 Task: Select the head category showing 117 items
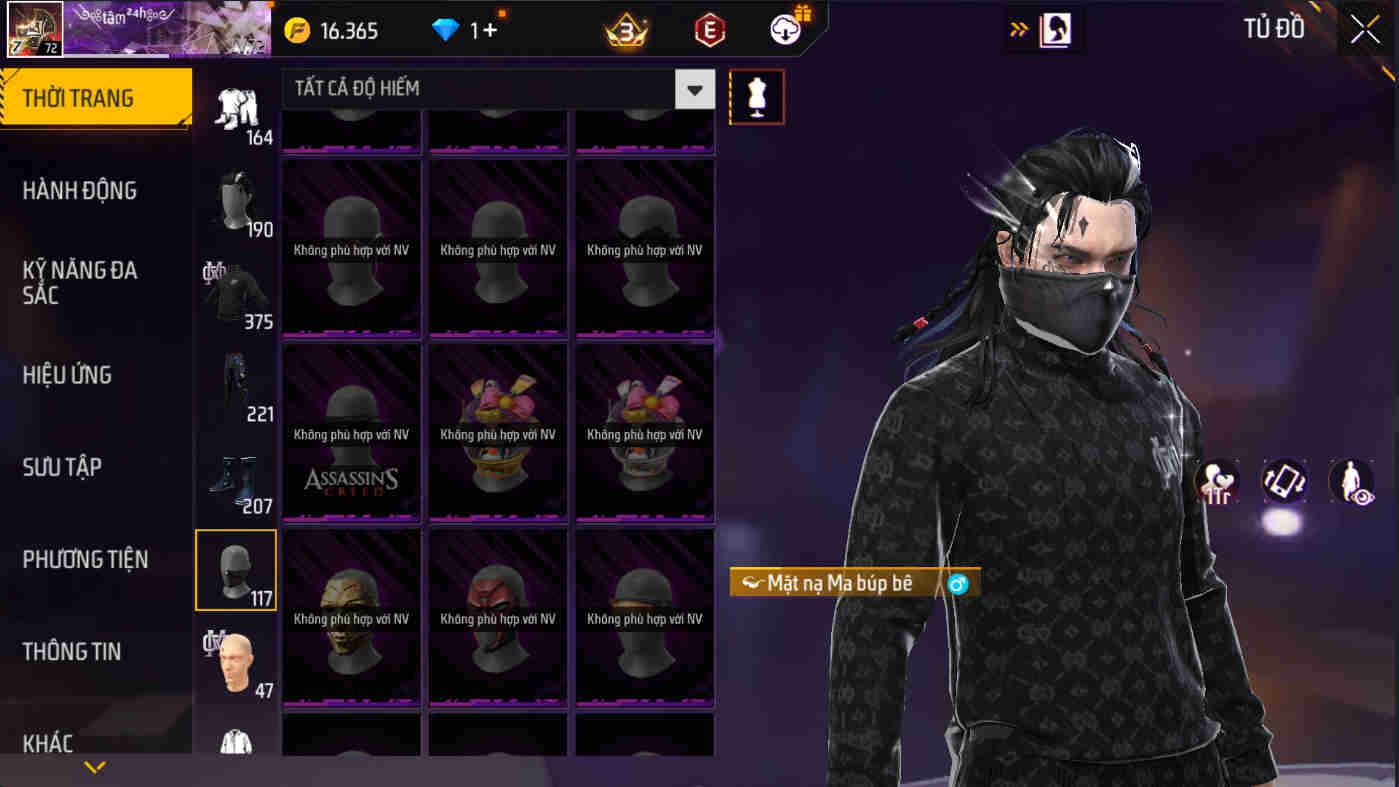point(236,569)
